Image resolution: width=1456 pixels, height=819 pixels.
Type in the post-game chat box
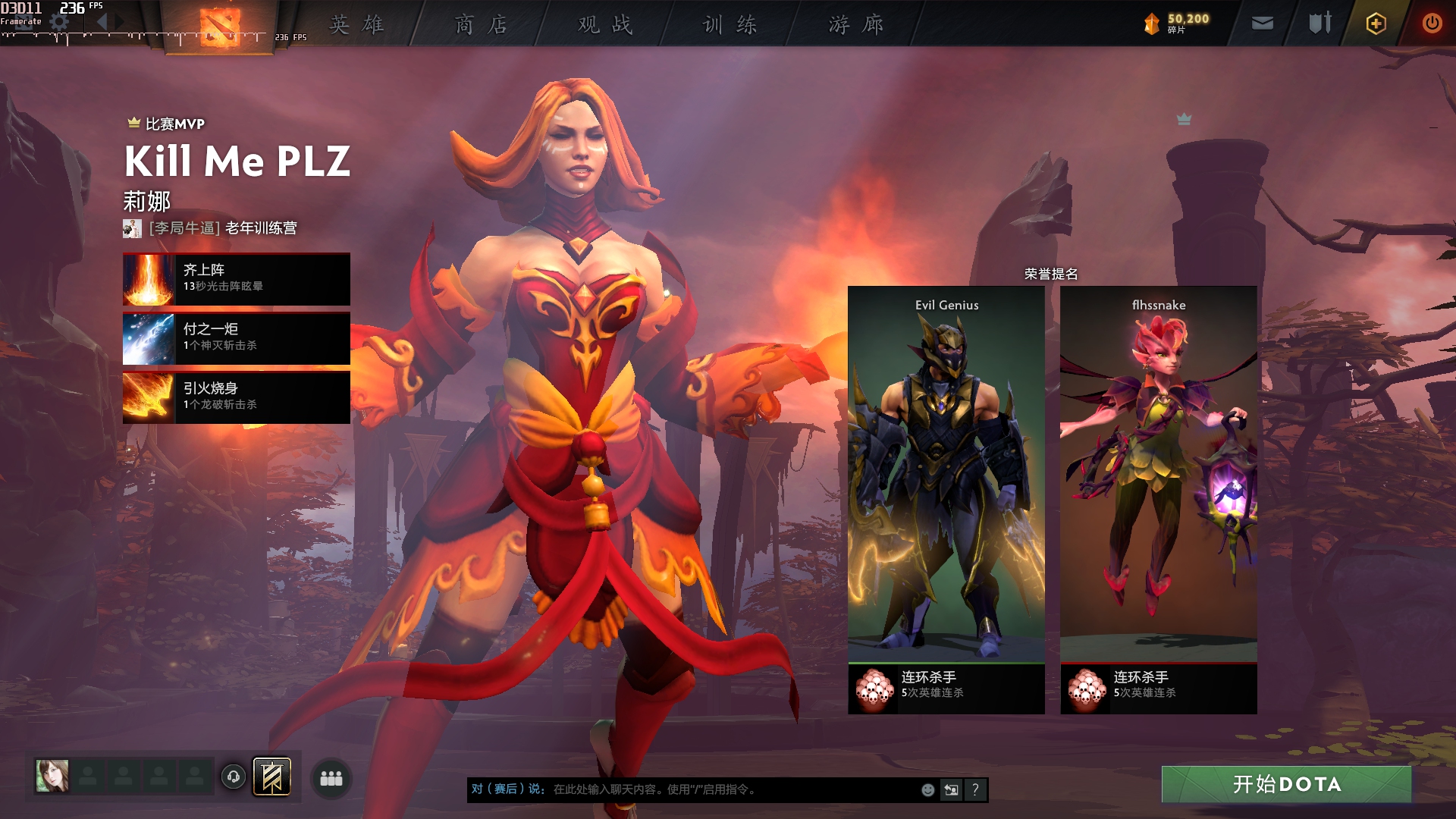point(728,789)
